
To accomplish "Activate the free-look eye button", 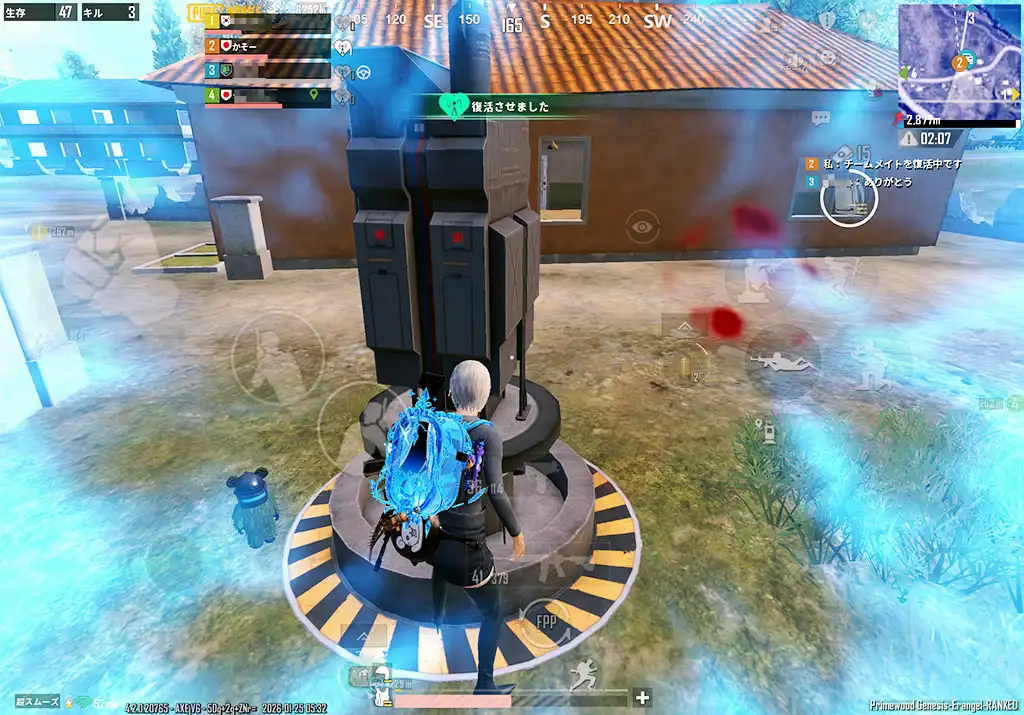I will (x=642, y=227).
